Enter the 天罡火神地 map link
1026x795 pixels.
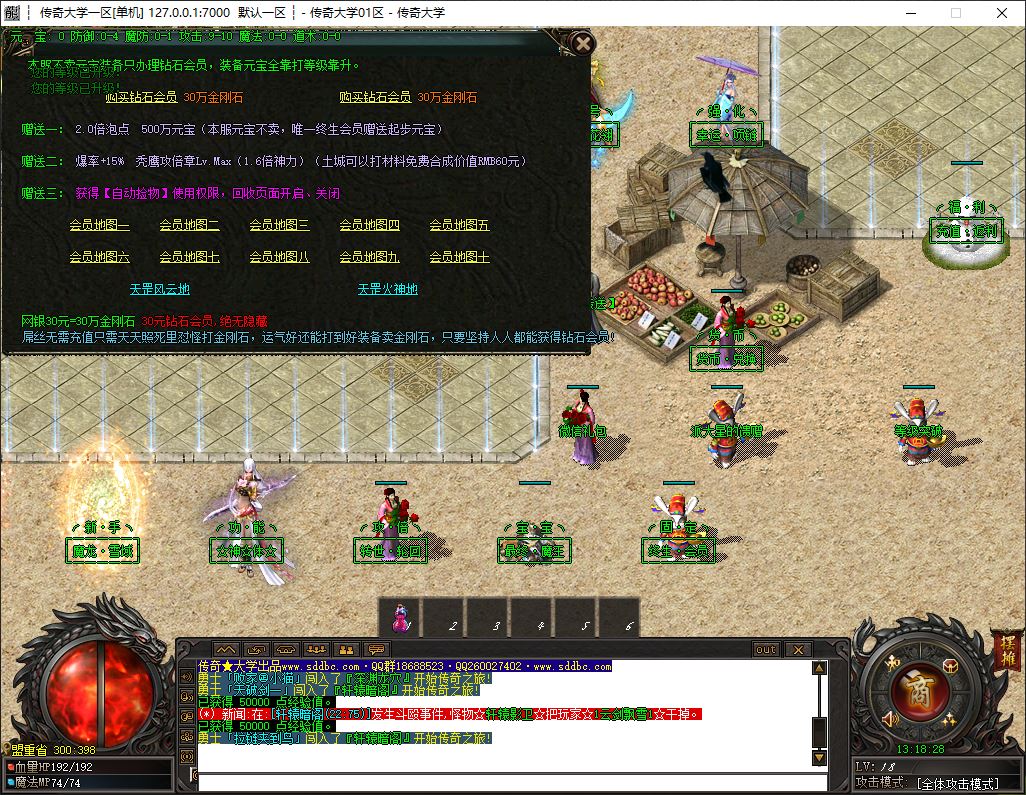[388, 289]
